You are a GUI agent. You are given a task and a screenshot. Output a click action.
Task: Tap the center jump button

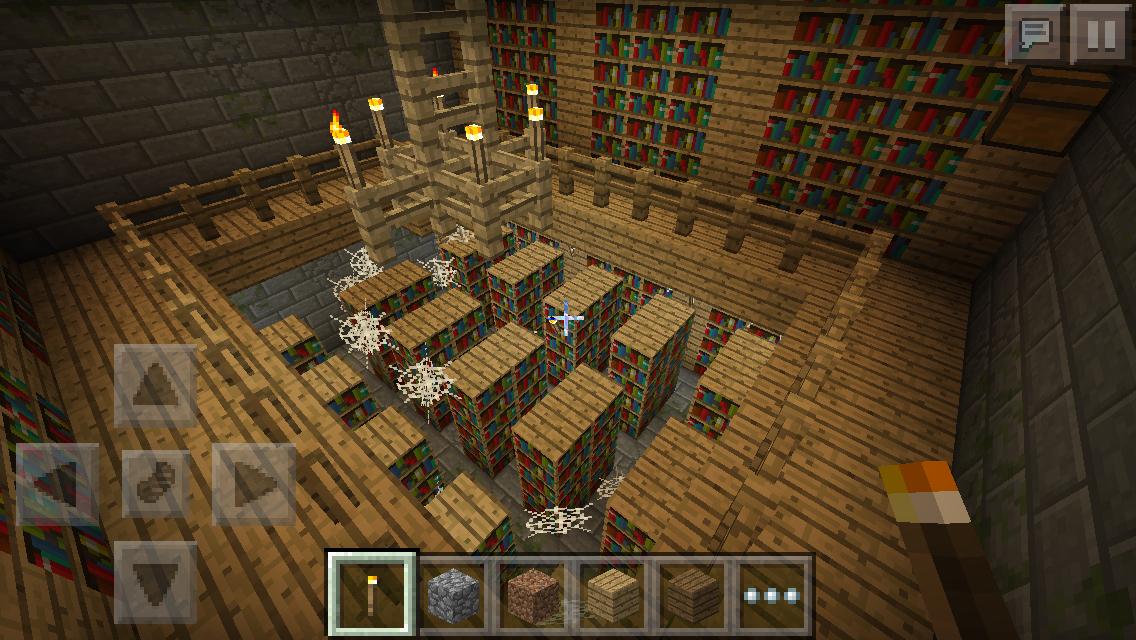156,484
